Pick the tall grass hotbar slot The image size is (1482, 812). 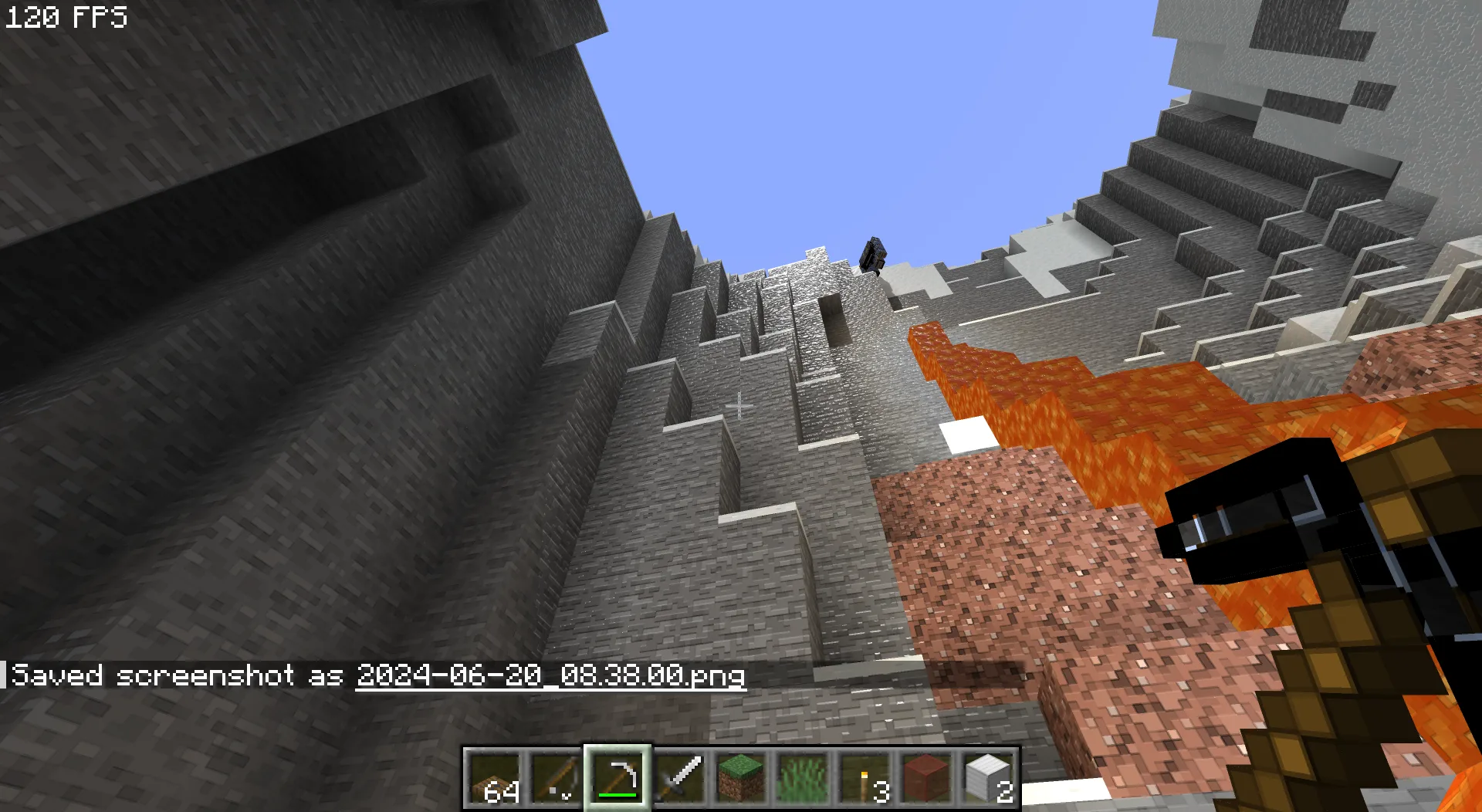(x=803, y=777)
